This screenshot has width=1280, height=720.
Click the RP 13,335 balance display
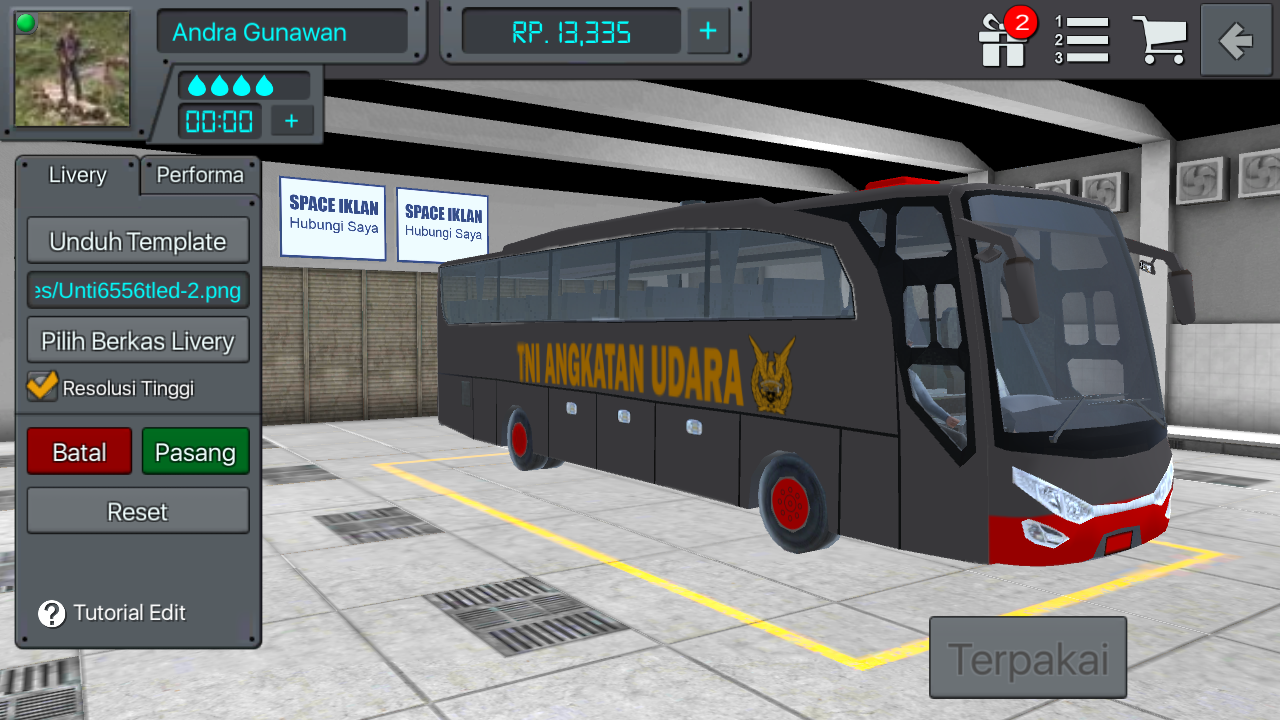pyautogui.click(x=568, y=31)
